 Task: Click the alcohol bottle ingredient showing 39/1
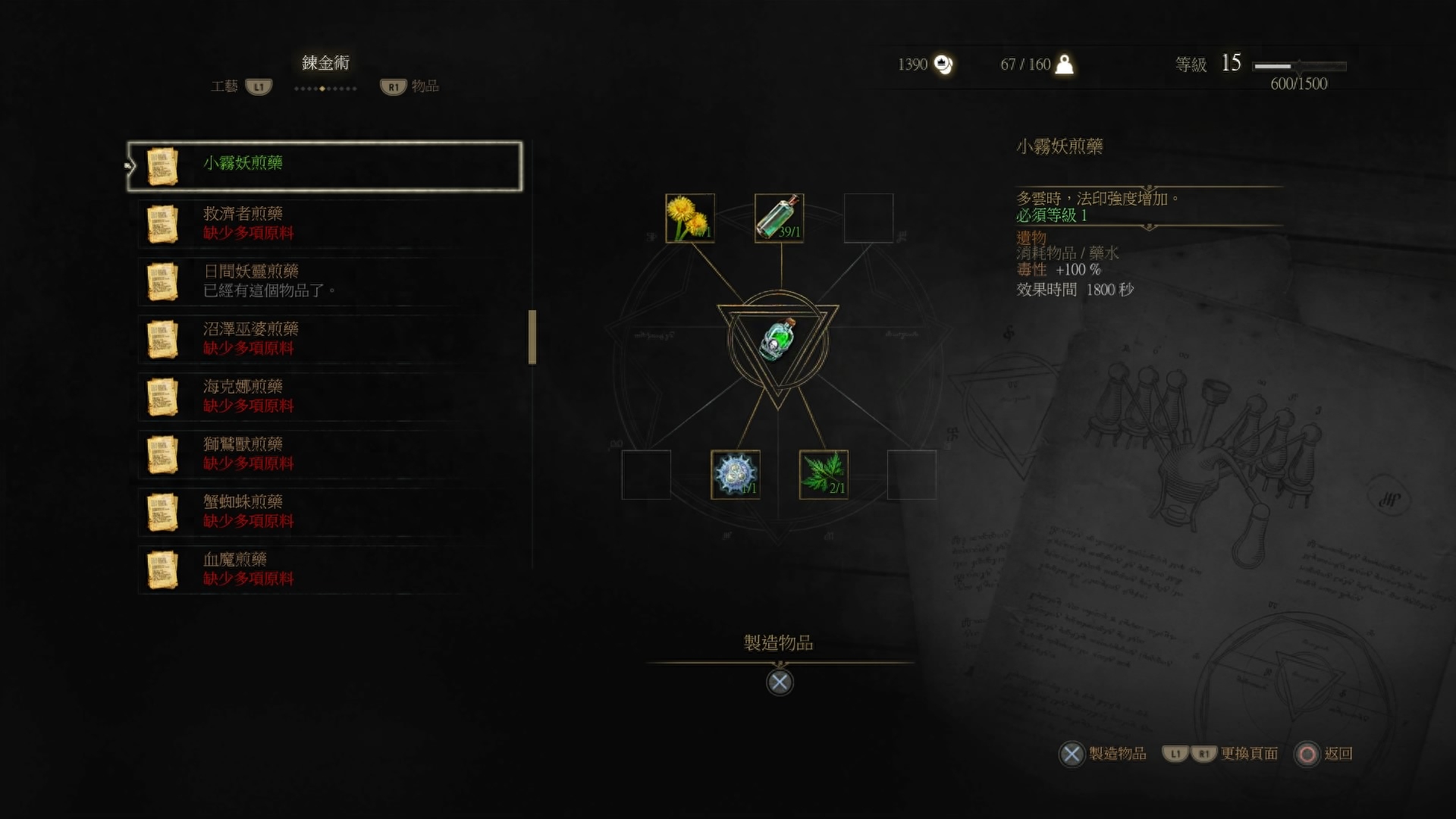(x=779, y=218)
